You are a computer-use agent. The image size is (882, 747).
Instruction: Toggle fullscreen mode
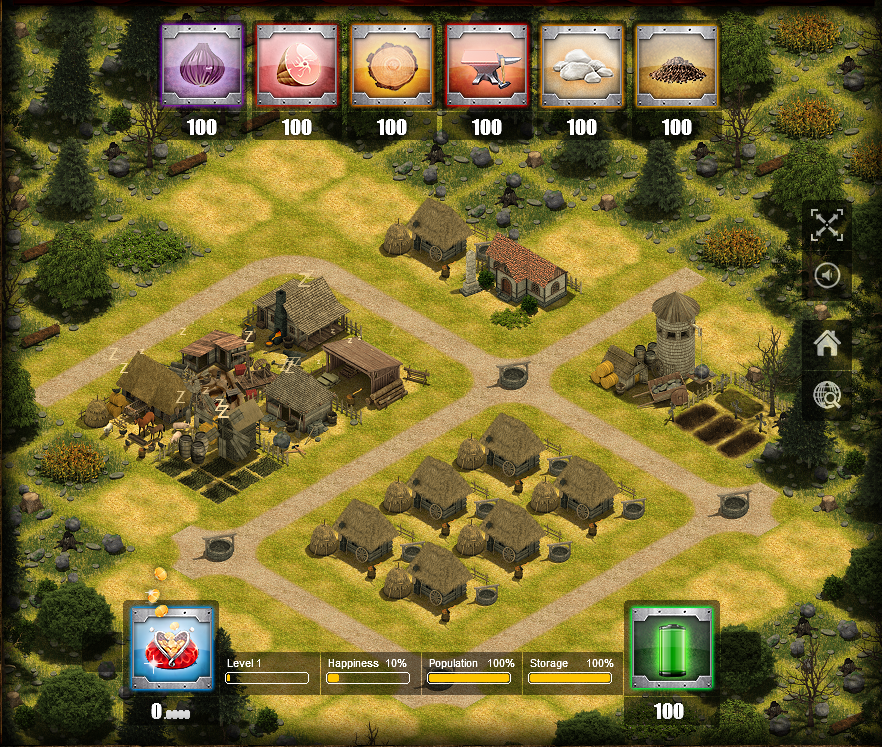(827, 225)
